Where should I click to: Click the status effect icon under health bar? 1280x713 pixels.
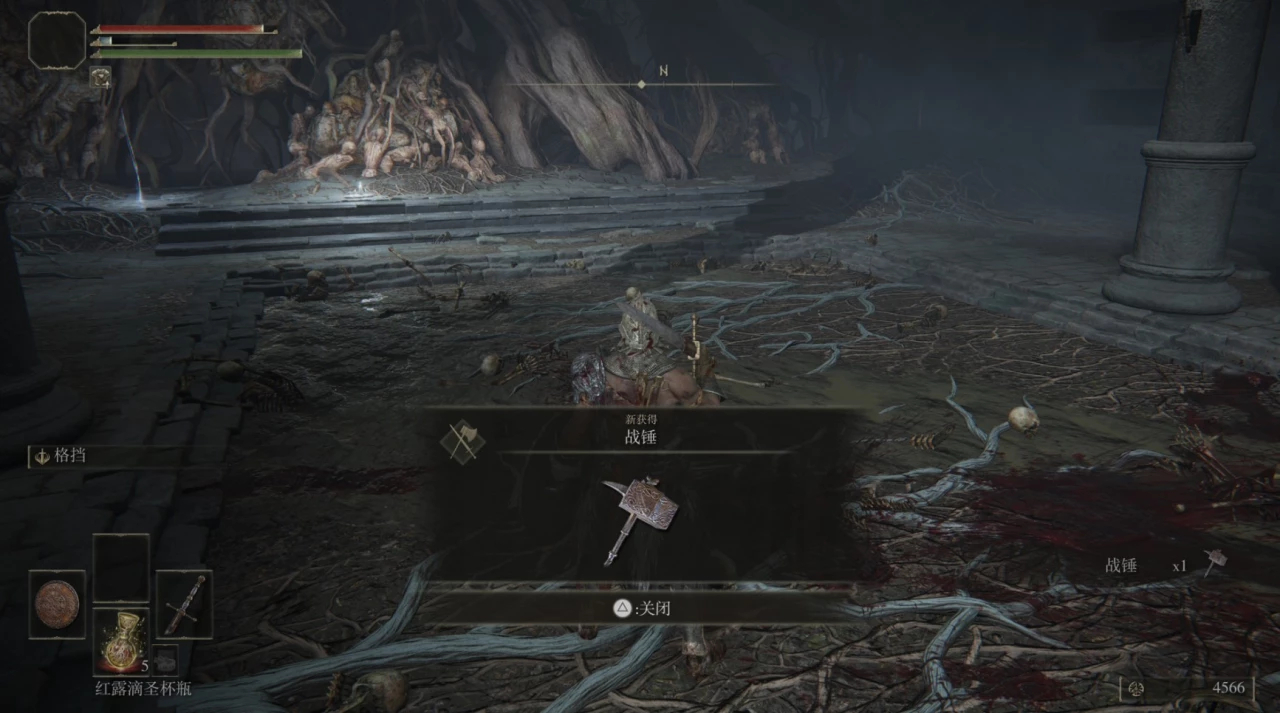(100, 76)
